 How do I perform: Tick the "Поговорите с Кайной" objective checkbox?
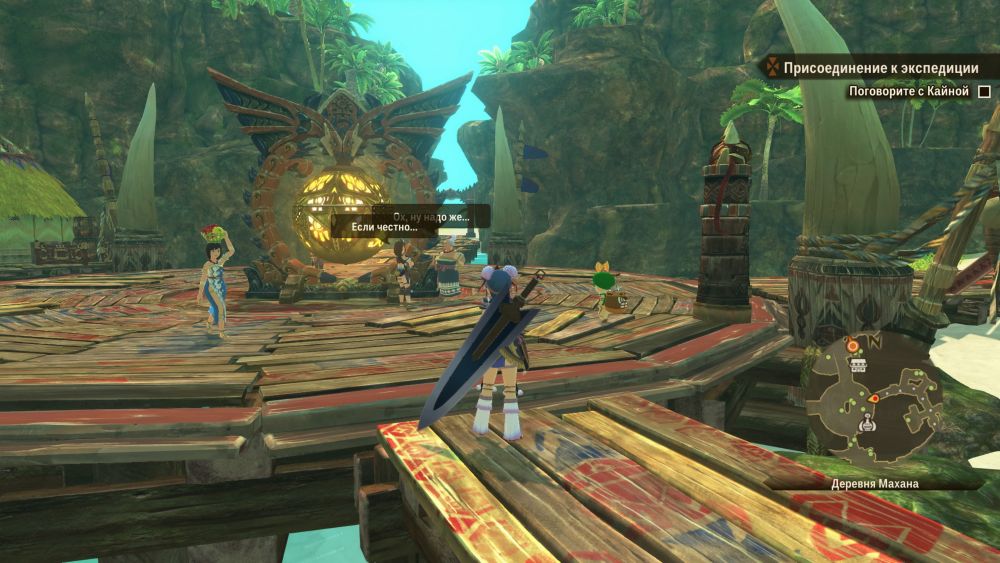coord(984,92)
